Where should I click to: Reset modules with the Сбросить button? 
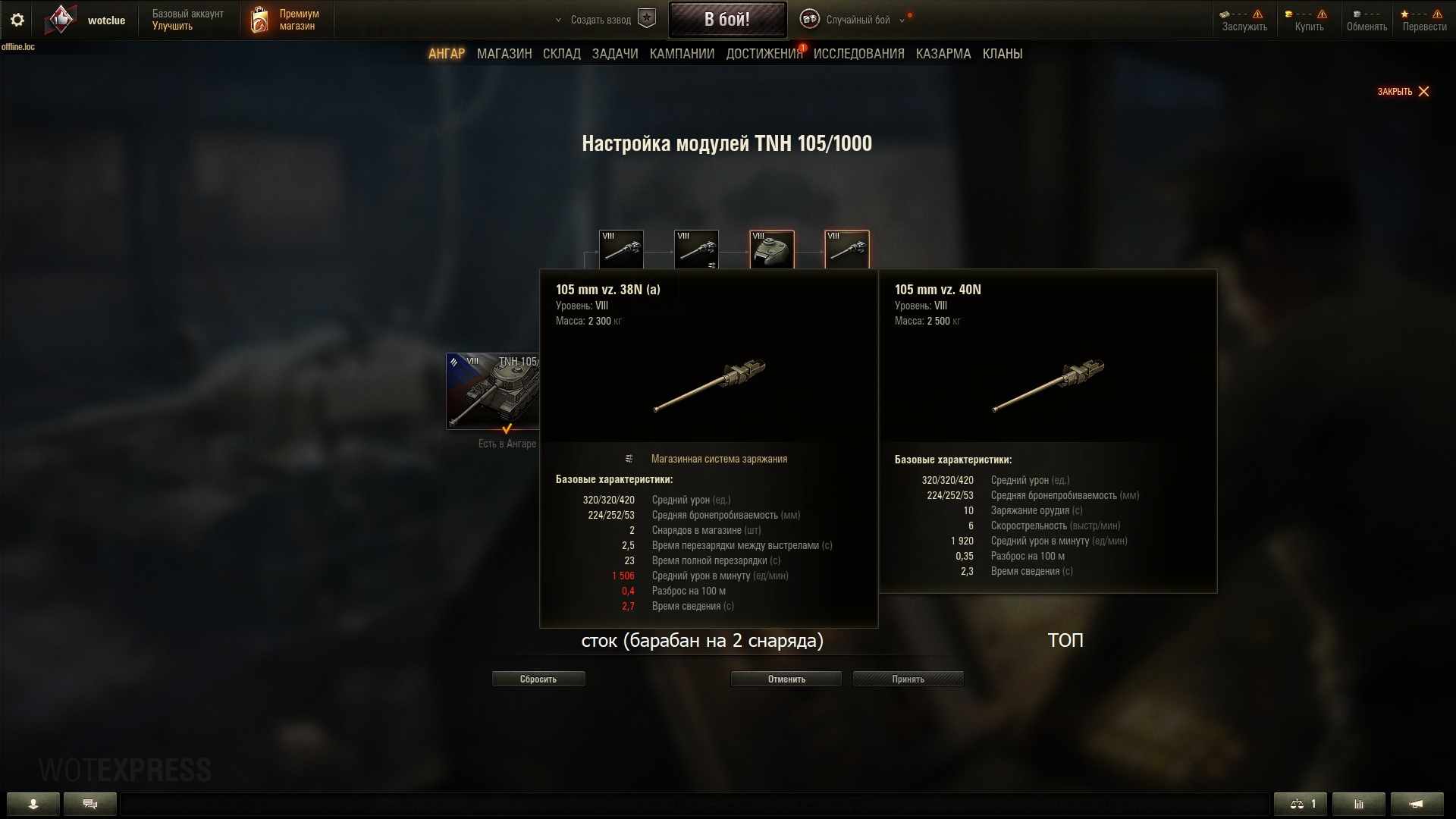click(x=538, y=679)
